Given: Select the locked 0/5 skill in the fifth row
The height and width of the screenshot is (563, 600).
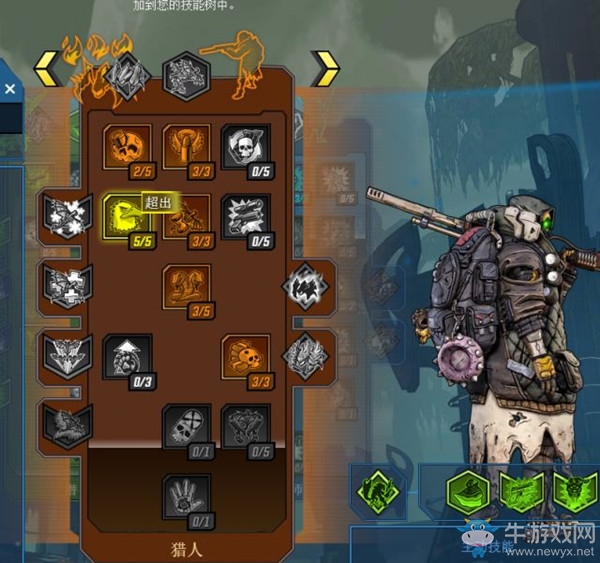Looking at the screenshot, I should pos(245,427).
